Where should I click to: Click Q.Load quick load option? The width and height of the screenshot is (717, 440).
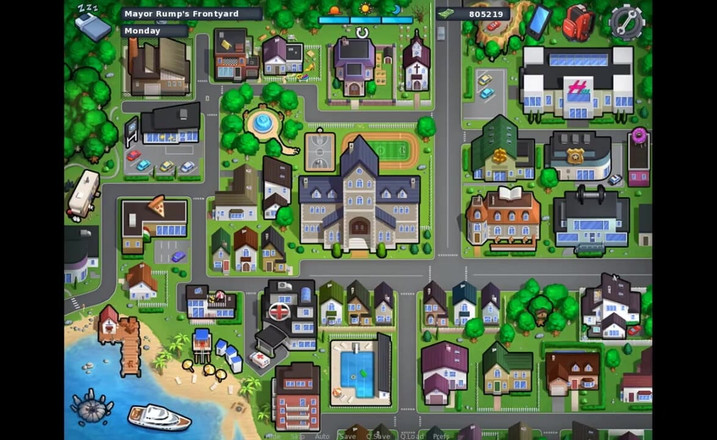pos(411,436)
